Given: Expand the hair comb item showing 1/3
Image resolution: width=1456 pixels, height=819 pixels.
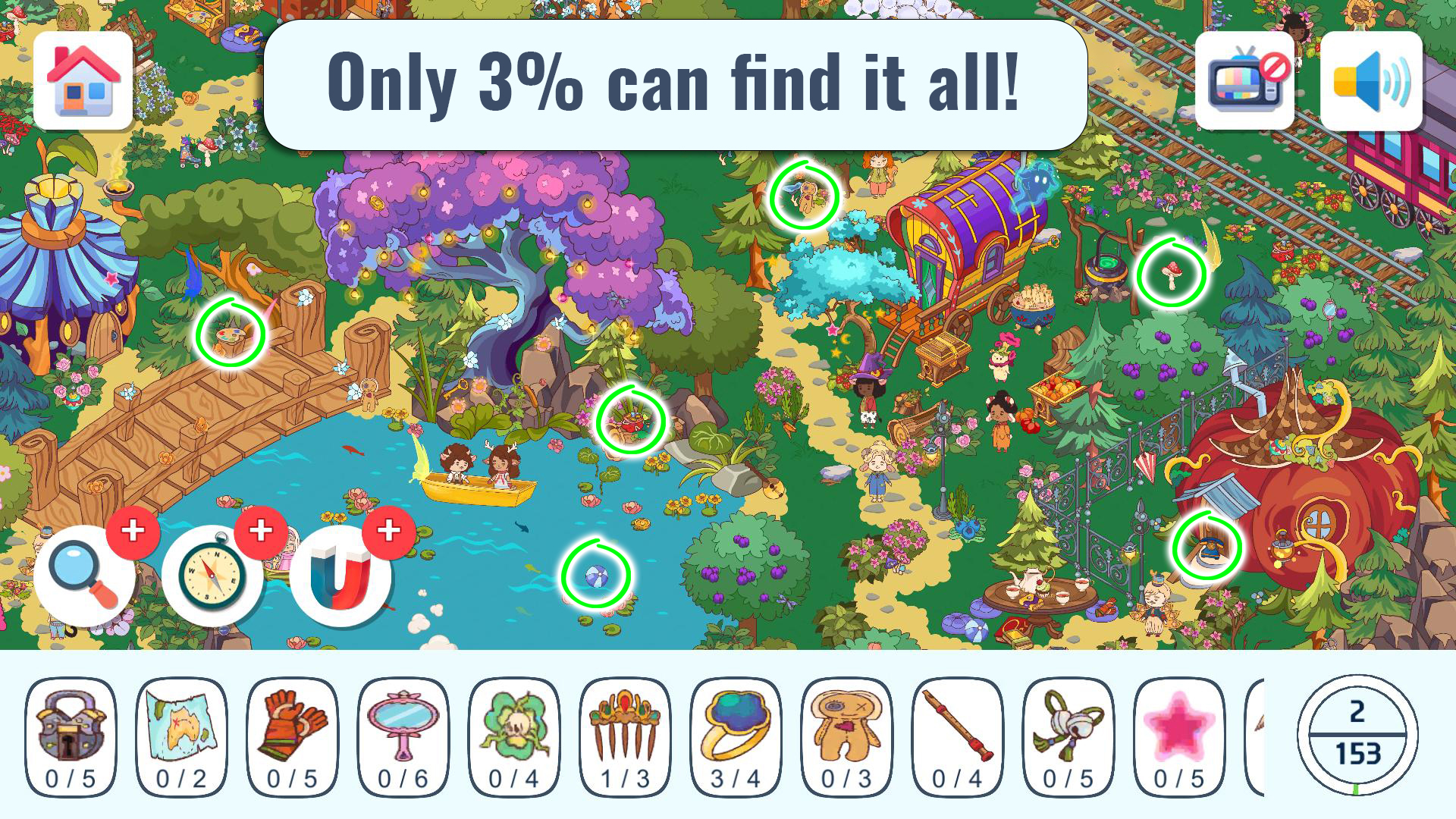Looking at the screenshot, I should click(x=625, y=732).
